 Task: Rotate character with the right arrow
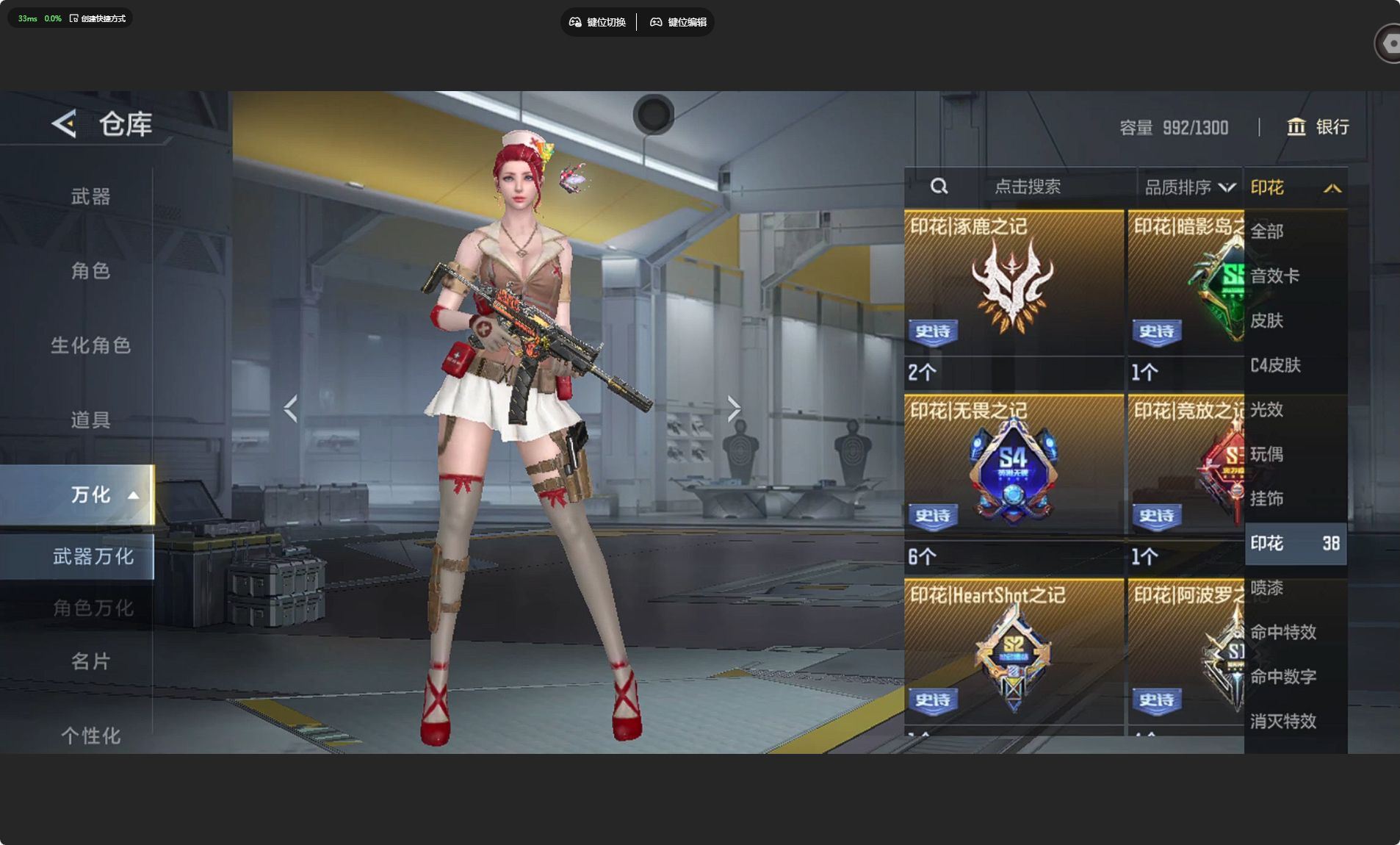(x=733, y=408)
